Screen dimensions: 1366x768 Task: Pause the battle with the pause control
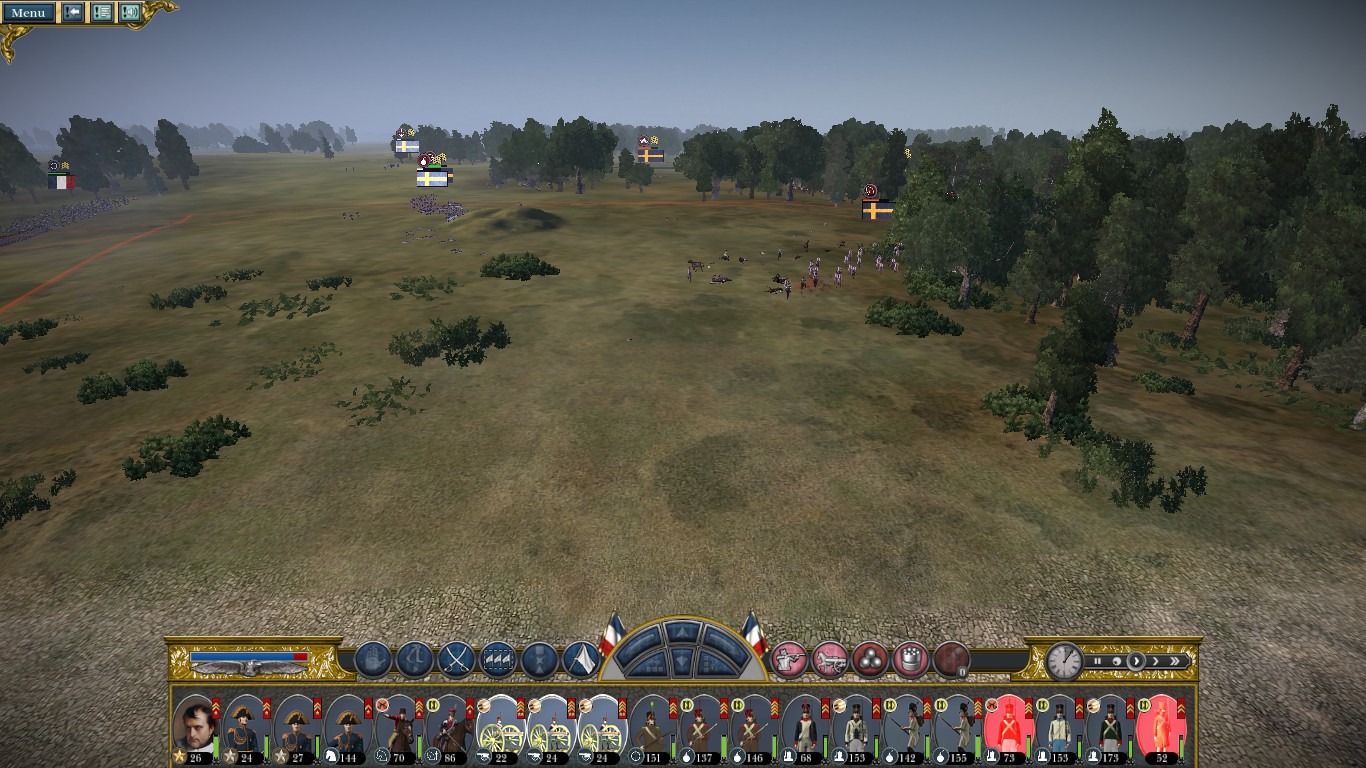(1097, 661)
